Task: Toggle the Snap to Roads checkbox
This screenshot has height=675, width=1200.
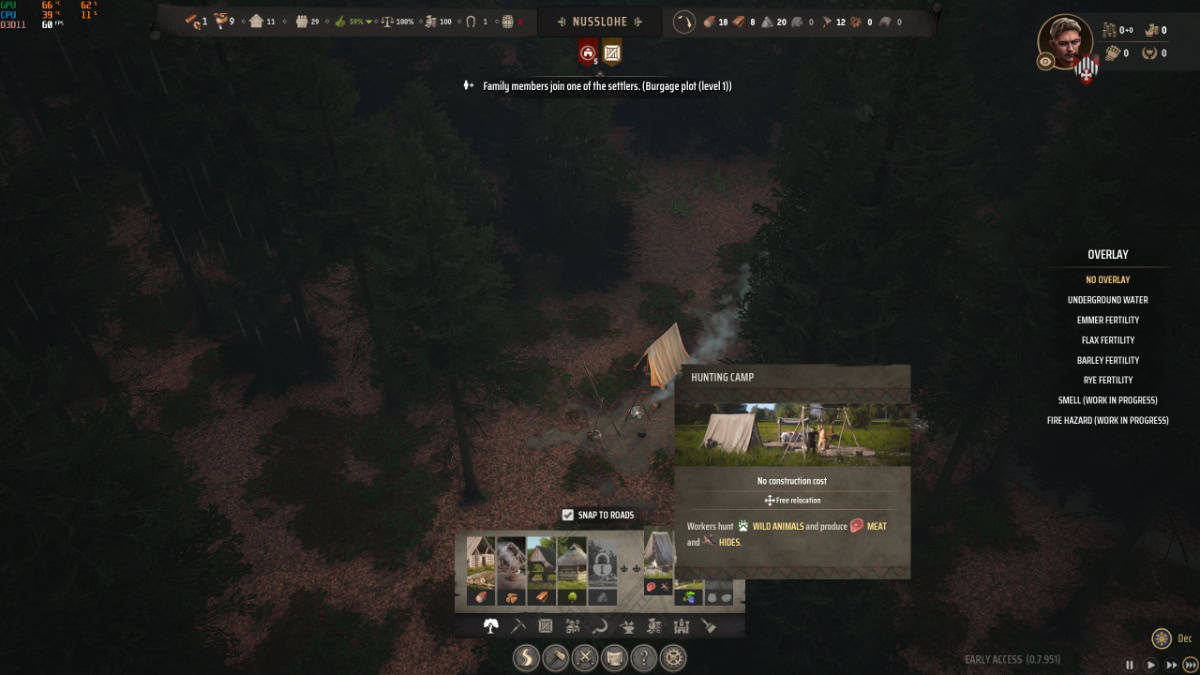Action: (x=568, y=515)
